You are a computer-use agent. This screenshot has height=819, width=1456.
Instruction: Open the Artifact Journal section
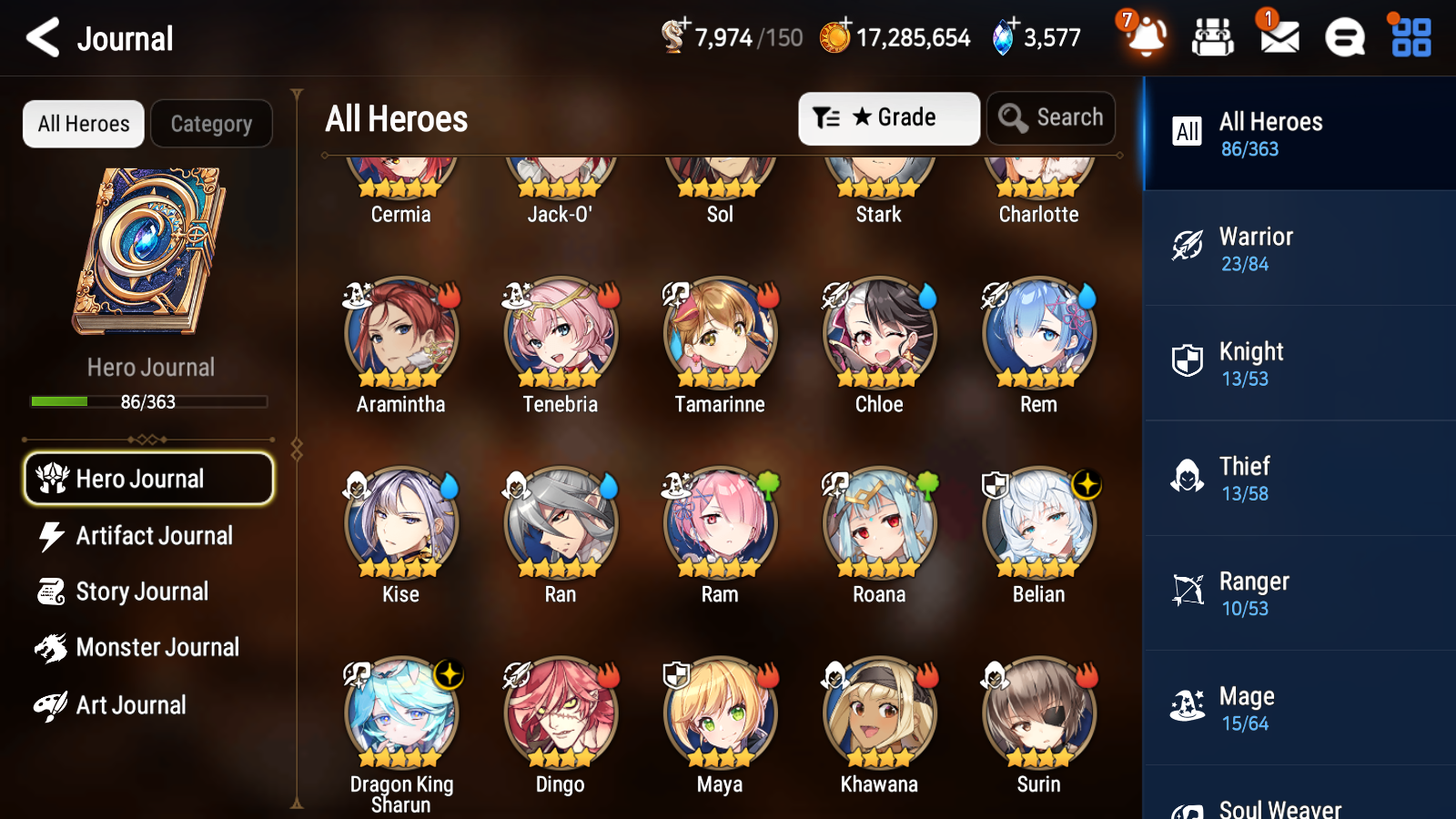tap(148, 536)
